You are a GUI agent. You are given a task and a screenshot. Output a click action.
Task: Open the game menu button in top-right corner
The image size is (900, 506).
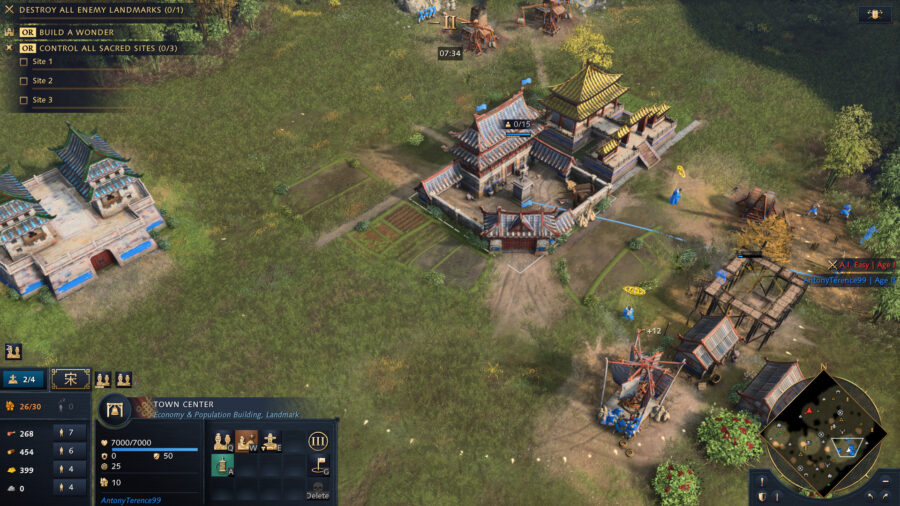[x=875, y=15]
